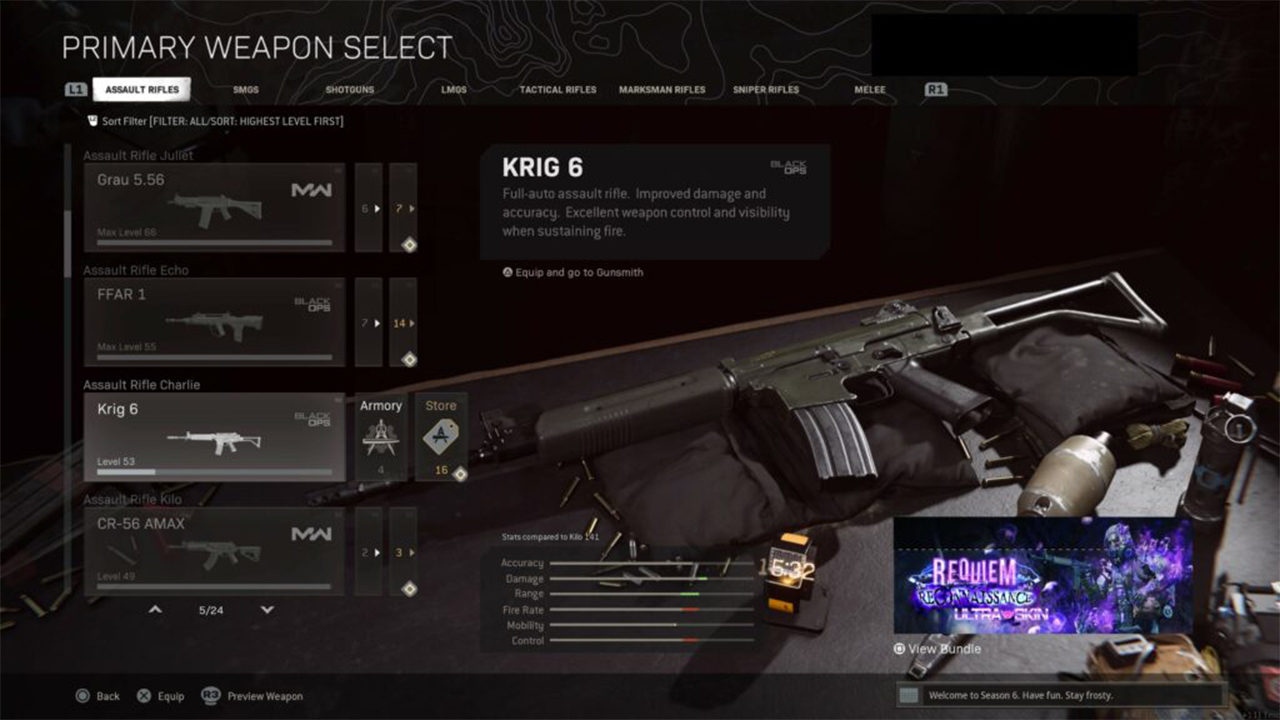This screenshot has height=720, width=1280.
Task: Open the Shotguns category
Action: click(349, 90)
